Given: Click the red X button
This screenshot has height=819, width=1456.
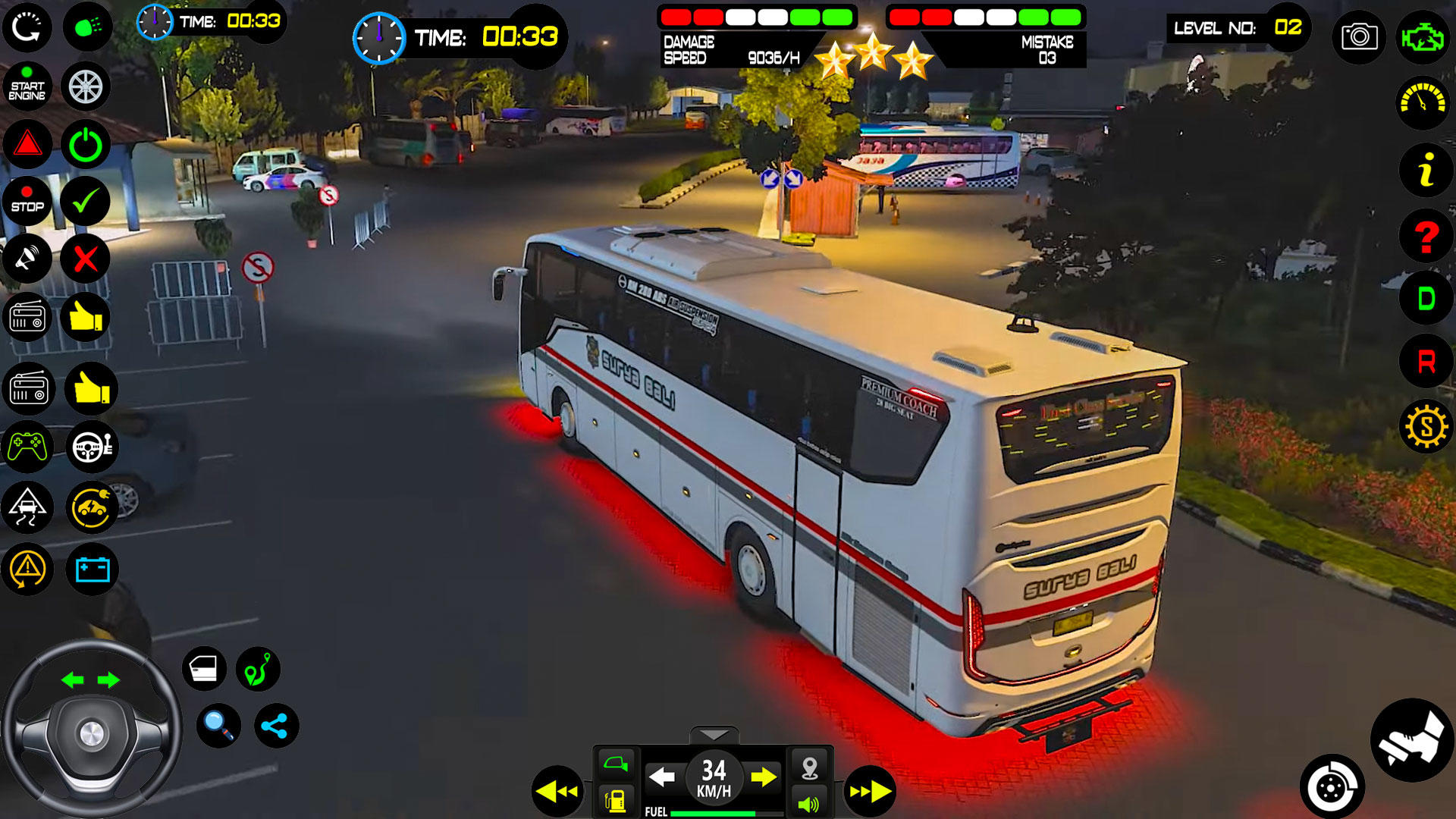Looking at the screenshot, I should click(85, 259).
